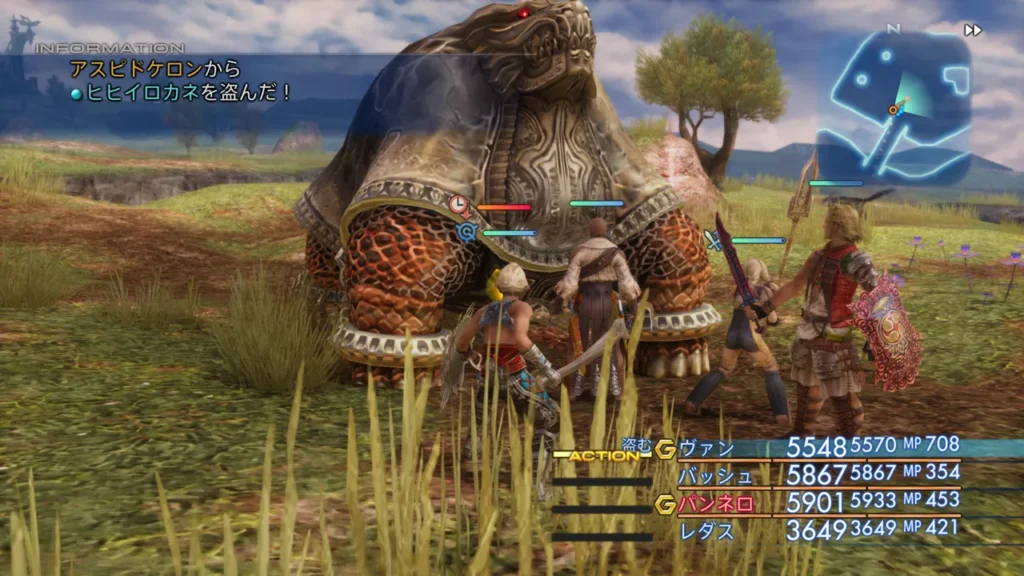Click the Information message banner
The image size is (1024, 576).
pos(180,82)
